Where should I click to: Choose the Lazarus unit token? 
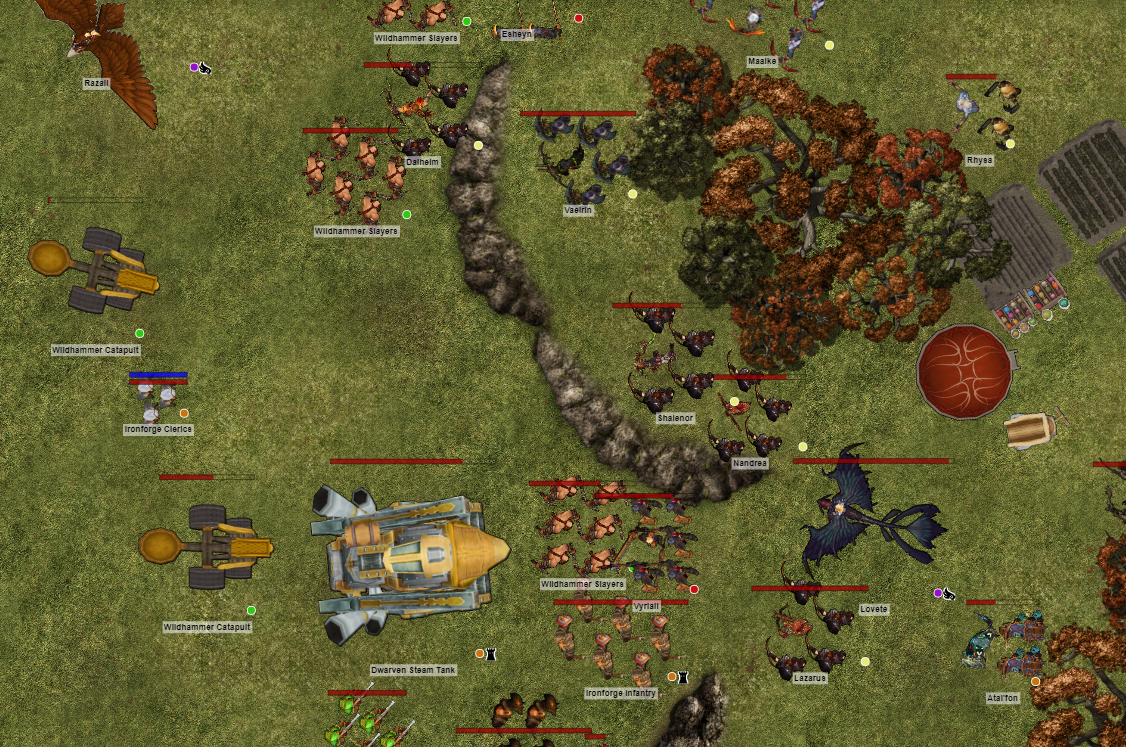coord(810,632)
